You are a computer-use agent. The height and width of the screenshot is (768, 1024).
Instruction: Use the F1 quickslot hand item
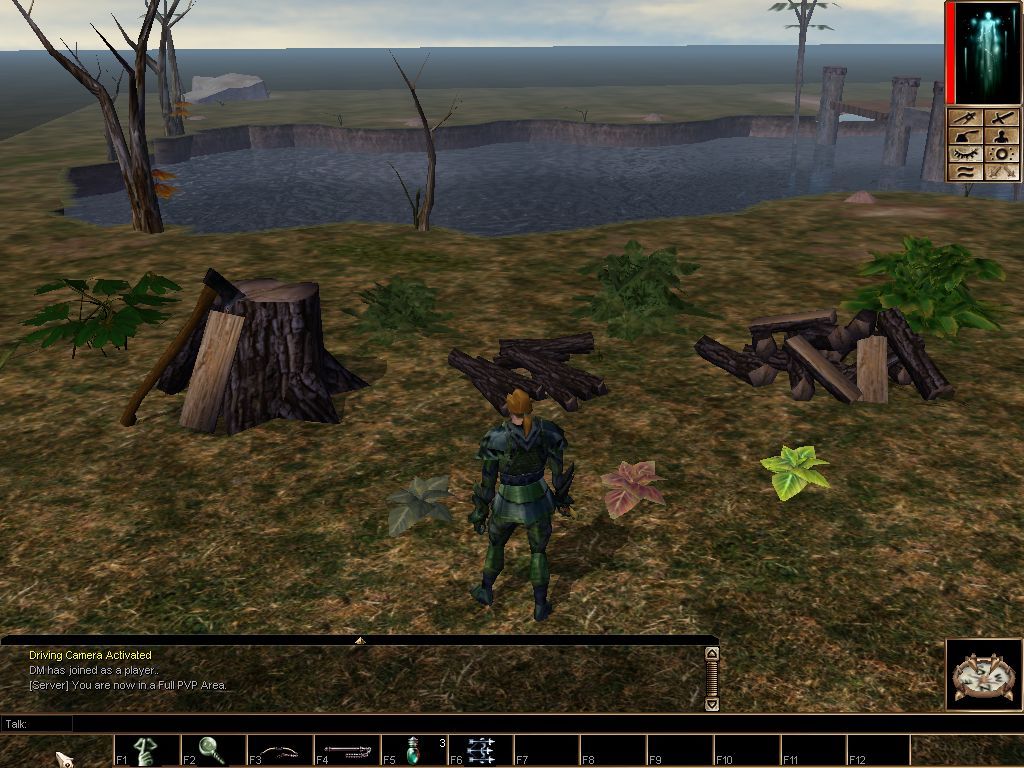point(147,750)
